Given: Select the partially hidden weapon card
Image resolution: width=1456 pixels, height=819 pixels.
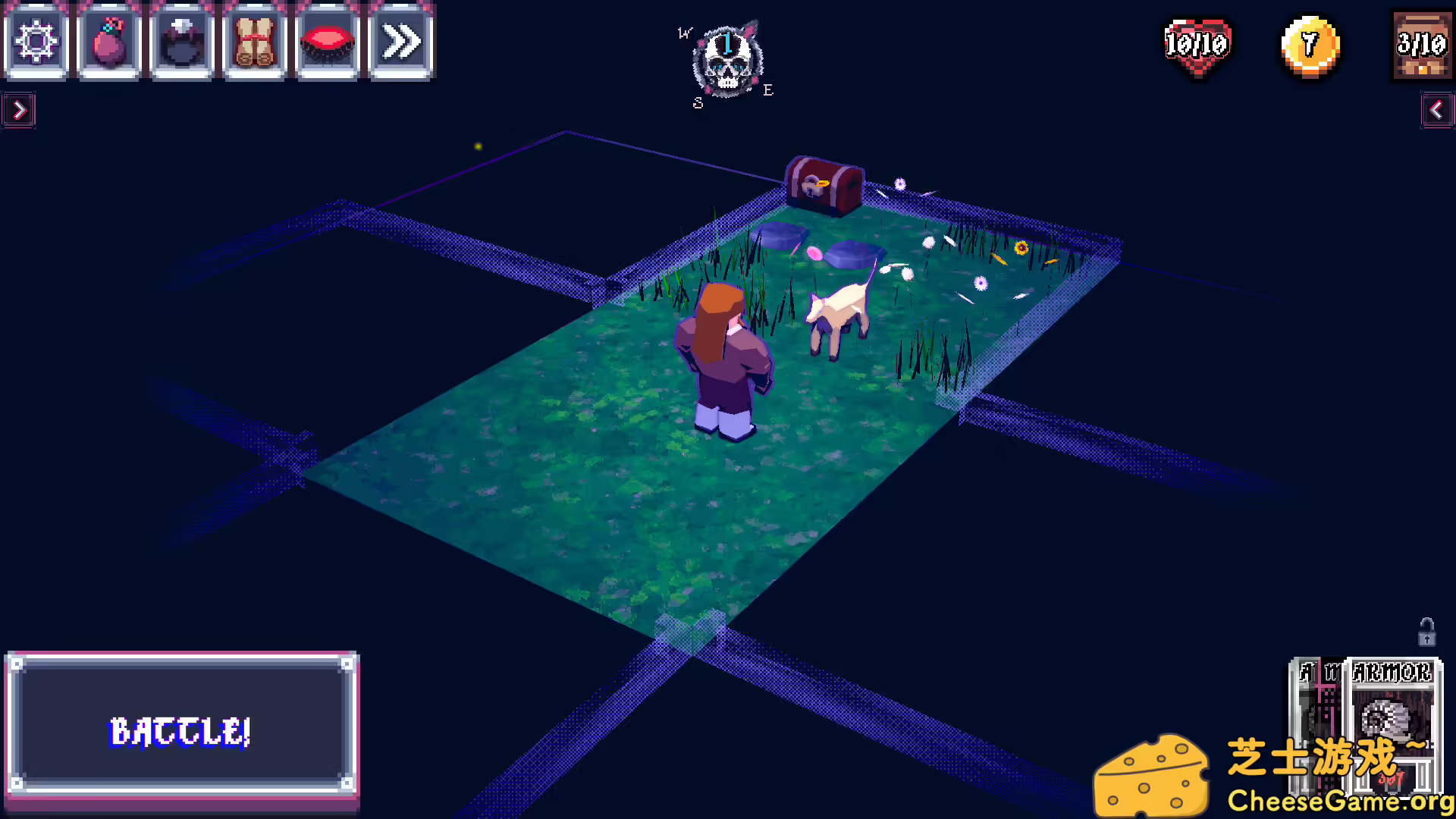Looking at the screenshot, I should [x=1316, y=728].
